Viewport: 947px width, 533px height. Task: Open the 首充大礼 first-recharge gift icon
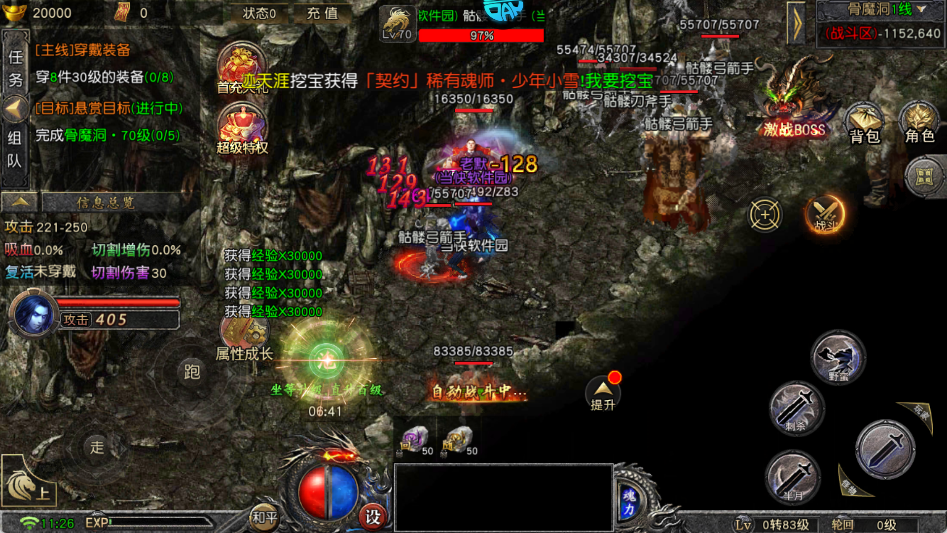pyautogui.click(x=242, y=68)
